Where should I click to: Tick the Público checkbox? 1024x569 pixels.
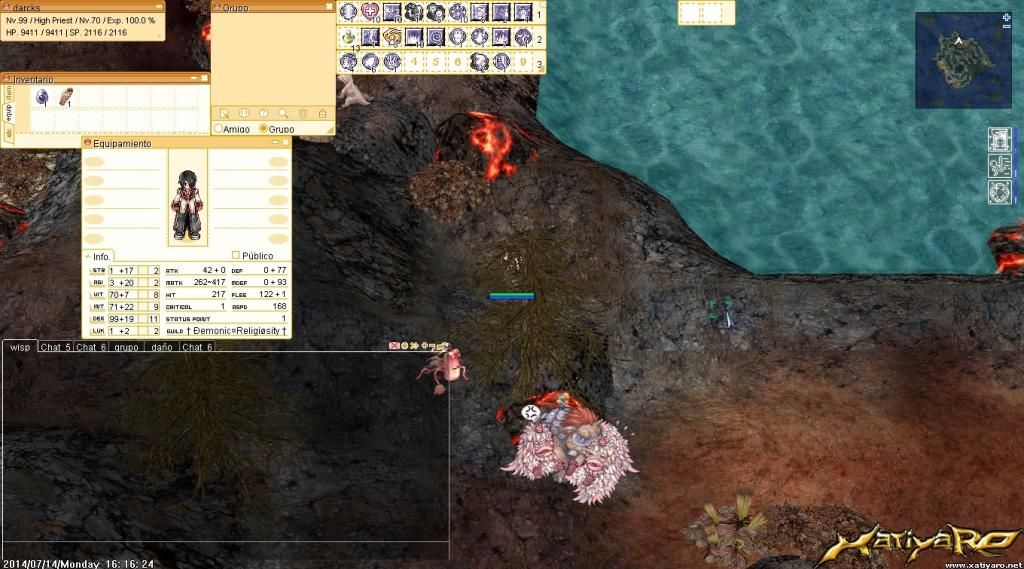(236, 256)
